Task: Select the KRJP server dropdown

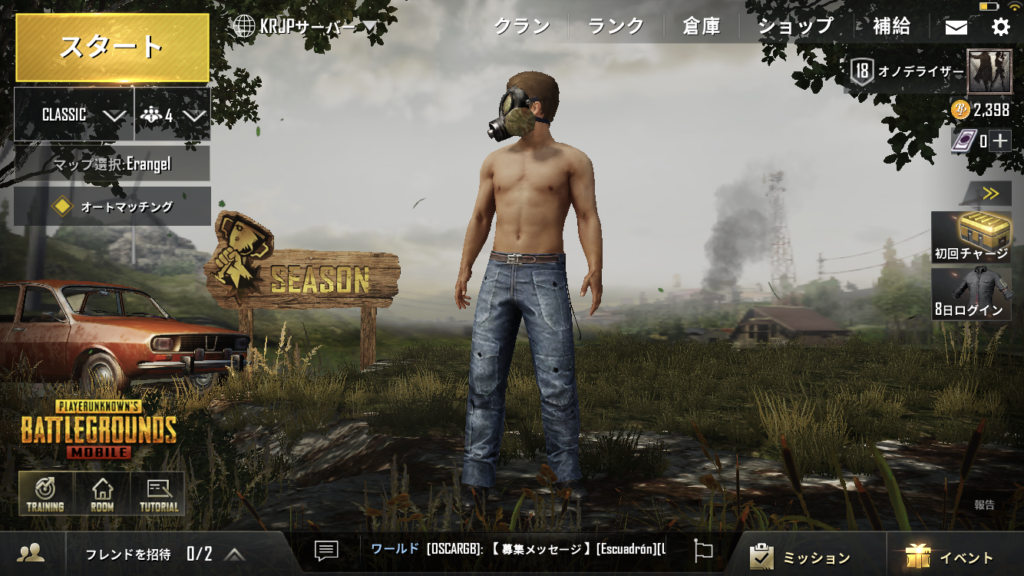Action: coord(304,27)
